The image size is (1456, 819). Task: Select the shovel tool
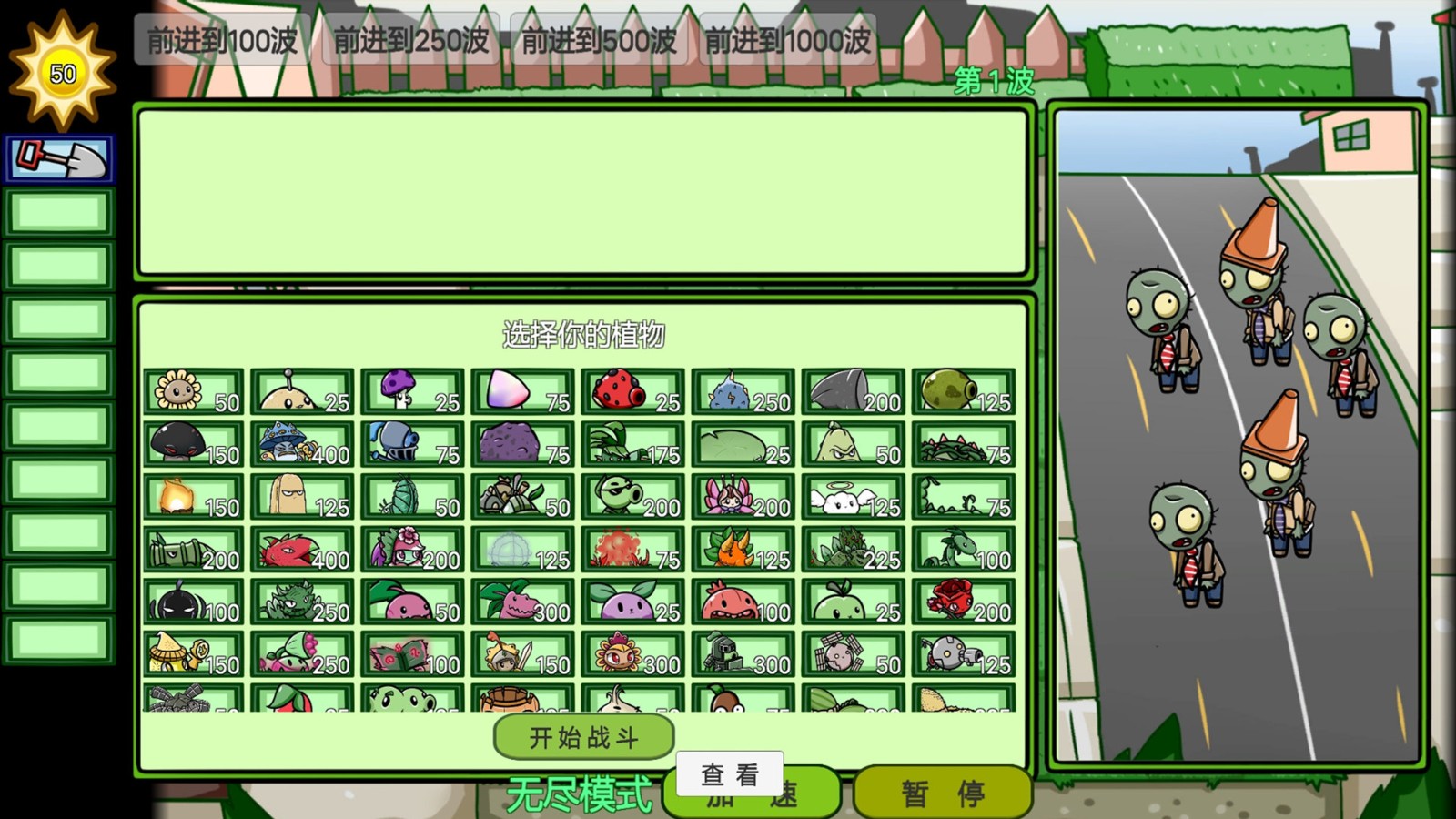tap(60, 159)
